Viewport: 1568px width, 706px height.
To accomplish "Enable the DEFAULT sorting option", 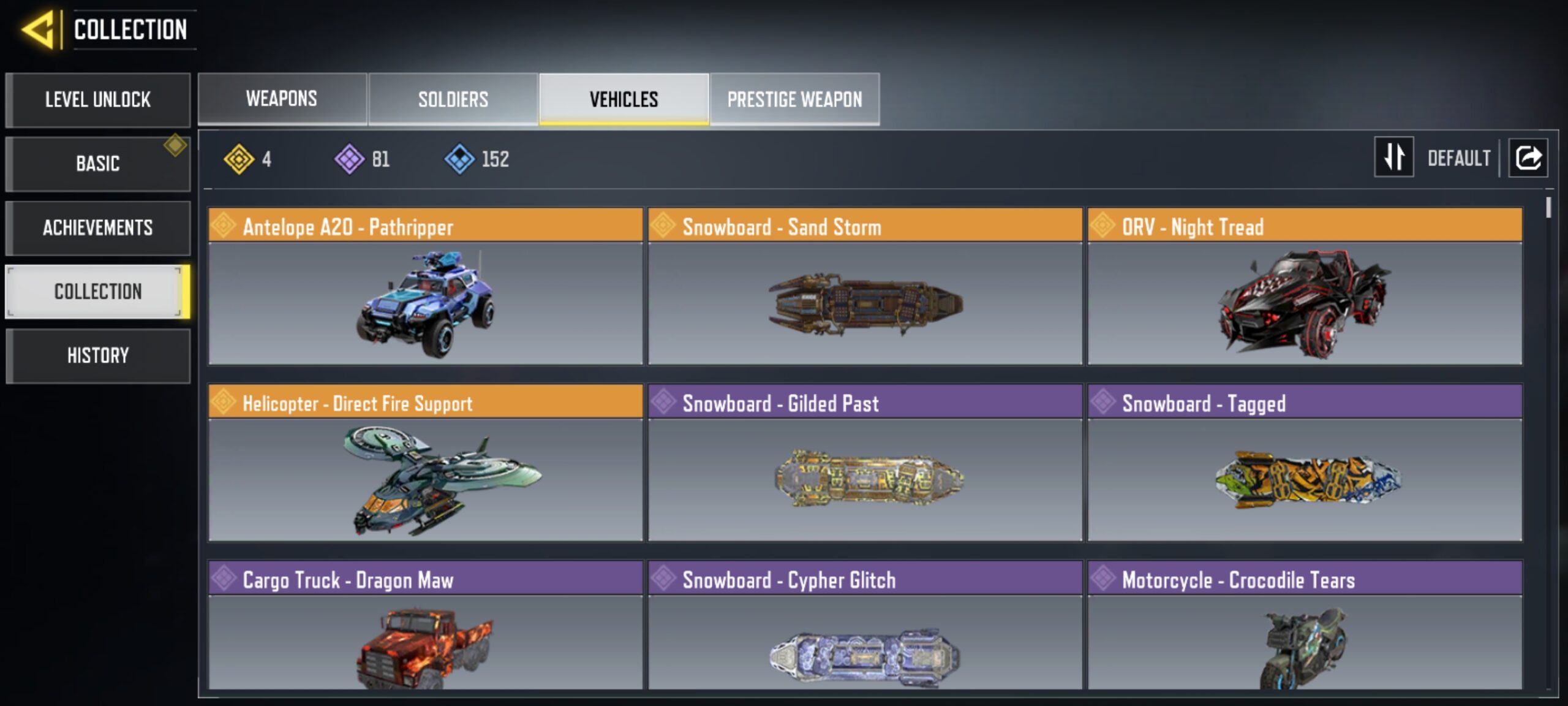I will (1460, 158).
